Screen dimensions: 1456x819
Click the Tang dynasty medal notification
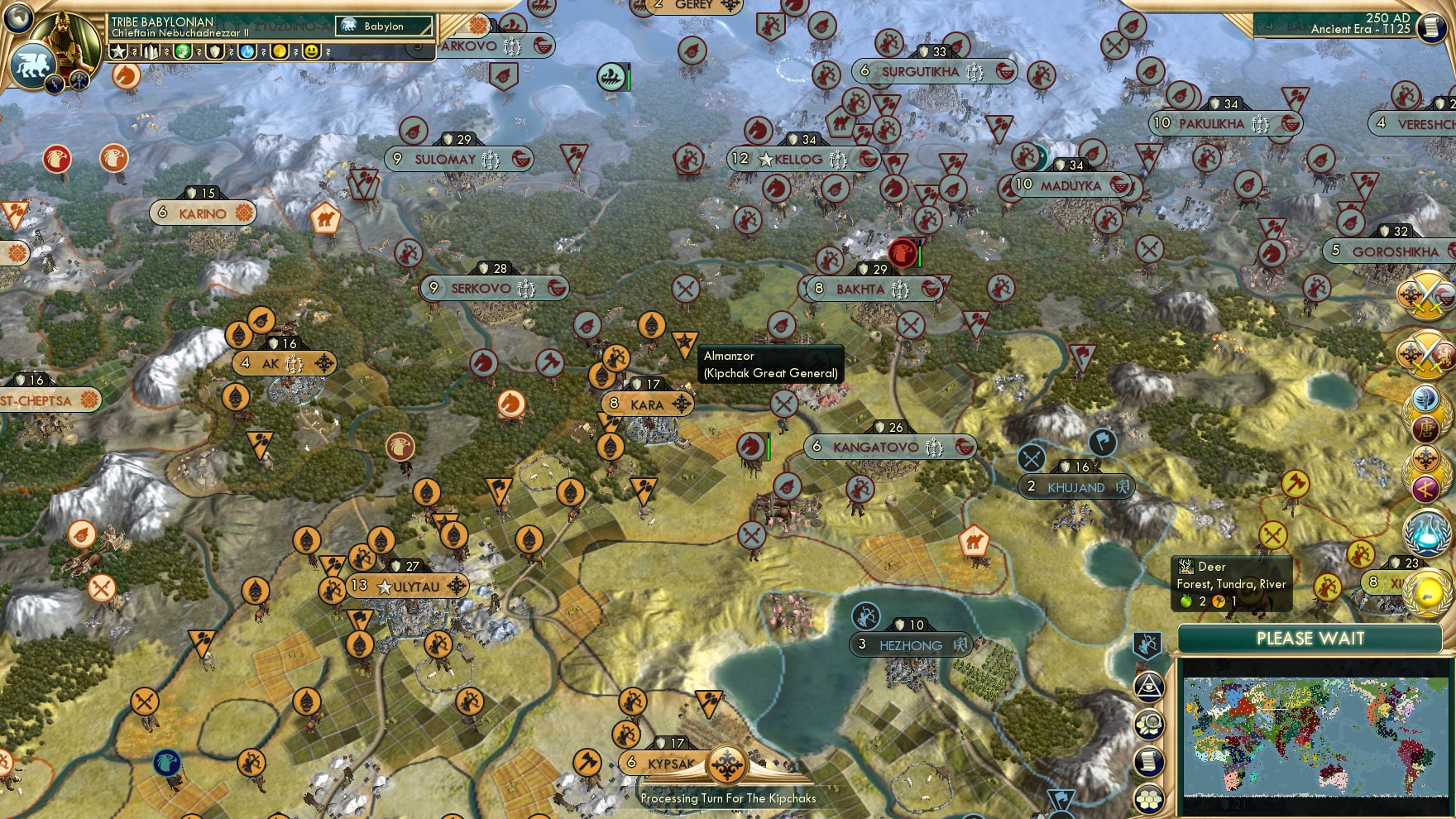pos(1427,427)
